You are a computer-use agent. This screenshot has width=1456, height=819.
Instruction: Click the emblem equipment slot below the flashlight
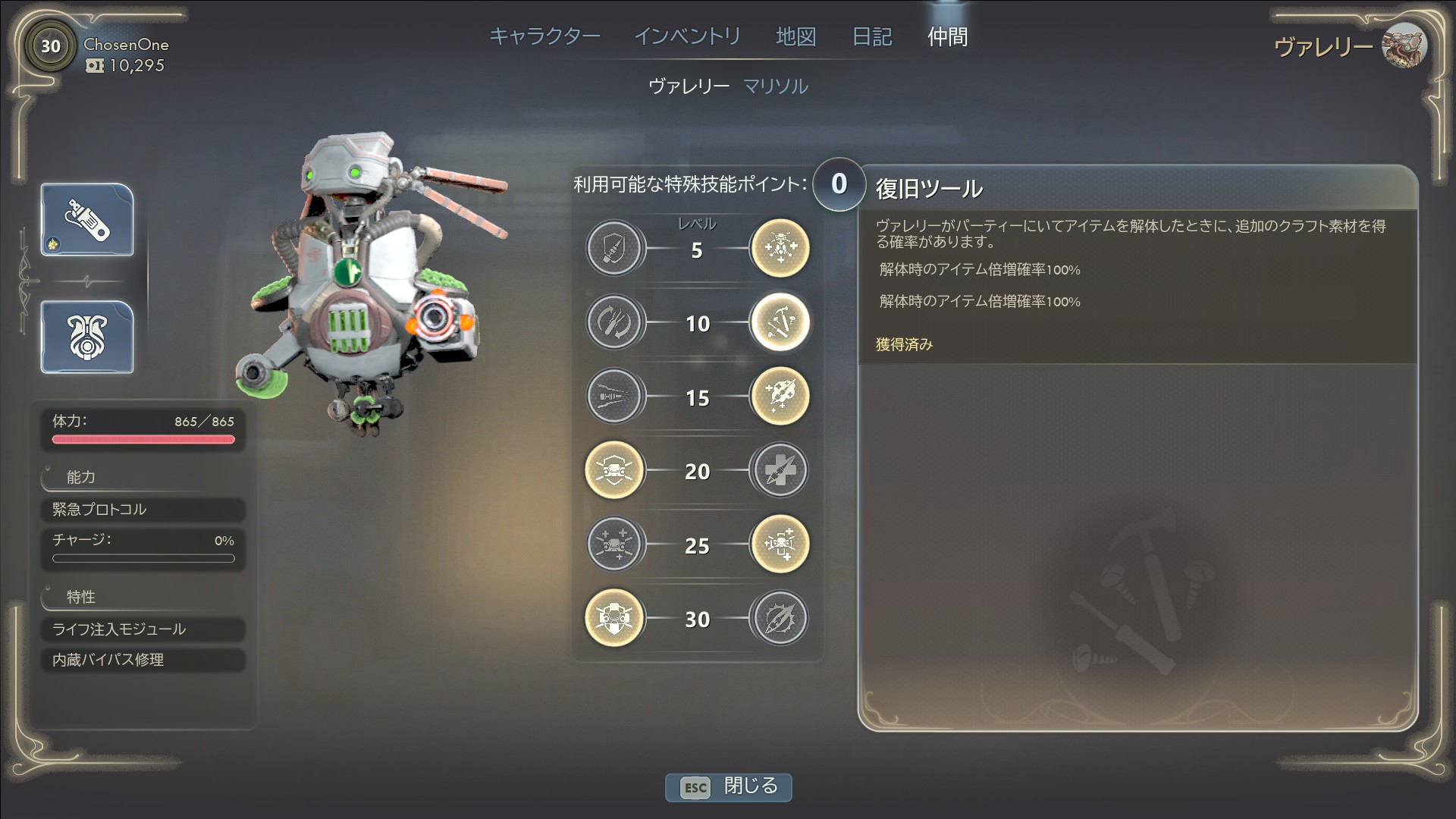click(87, 337)
